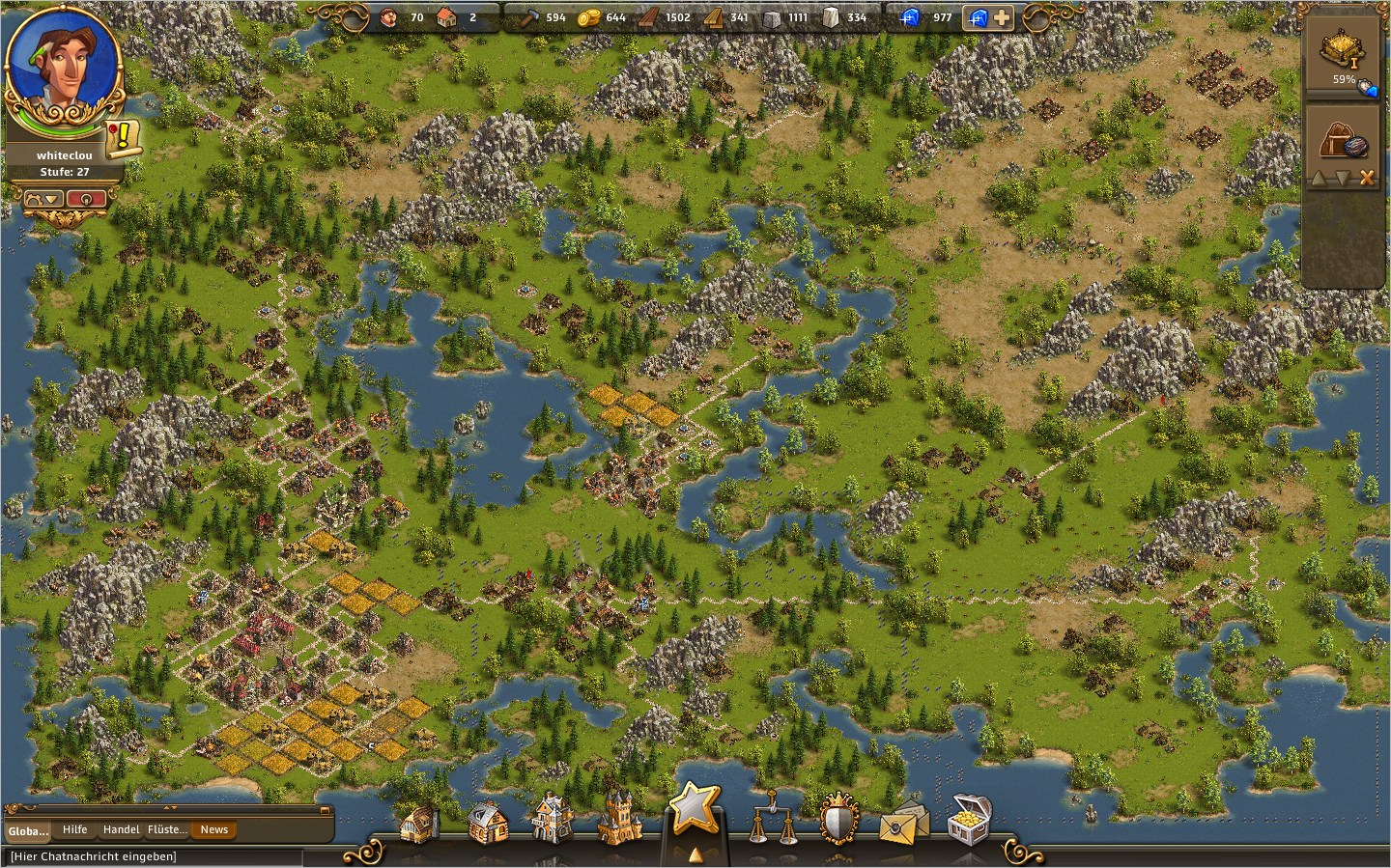The image size is (1391, 868).
Task: Open the gear settings dropdown
Action: click(44, 199)
